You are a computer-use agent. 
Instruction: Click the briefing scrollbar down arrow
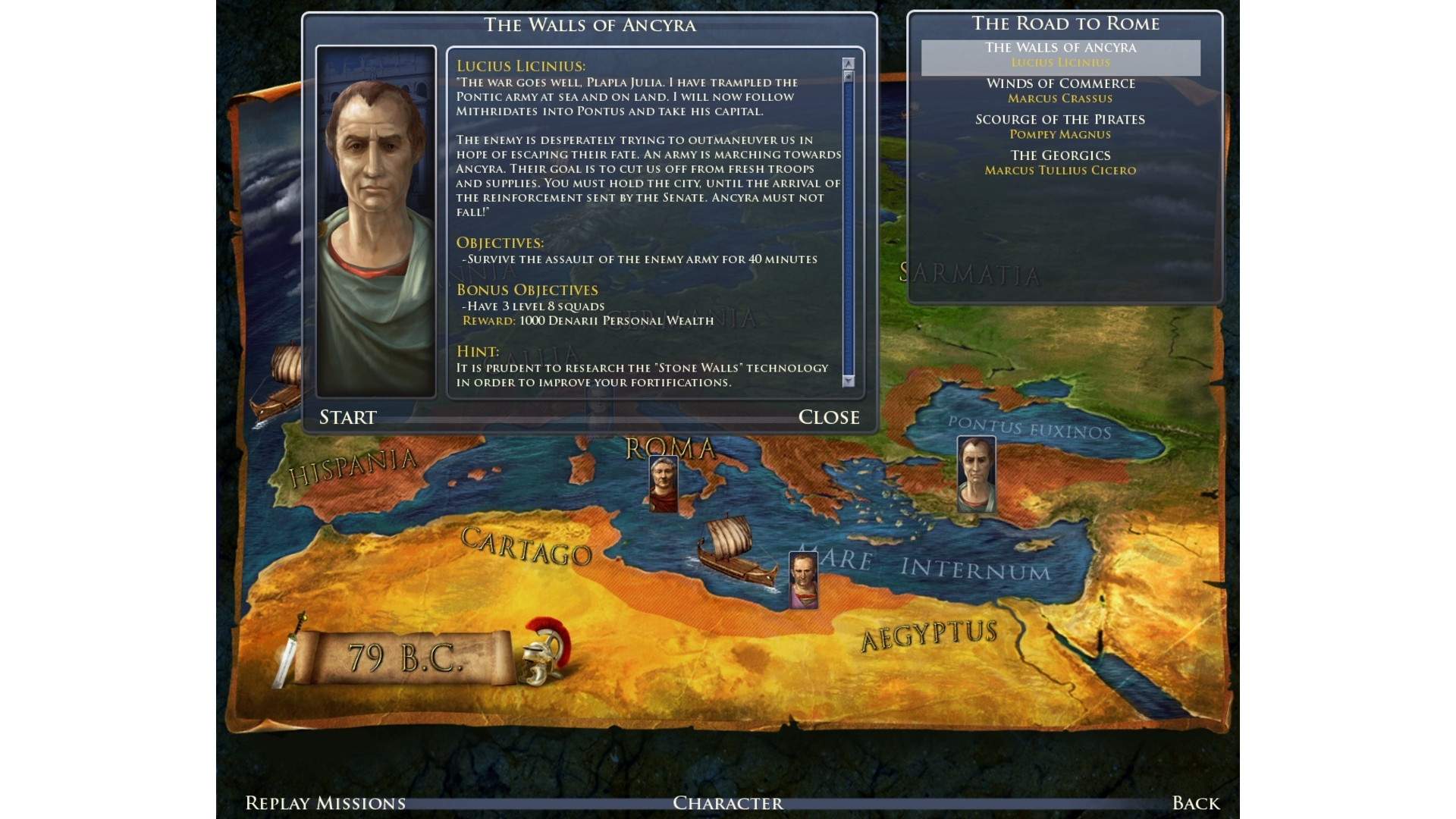pyautogui.click(x=849, y=381)
